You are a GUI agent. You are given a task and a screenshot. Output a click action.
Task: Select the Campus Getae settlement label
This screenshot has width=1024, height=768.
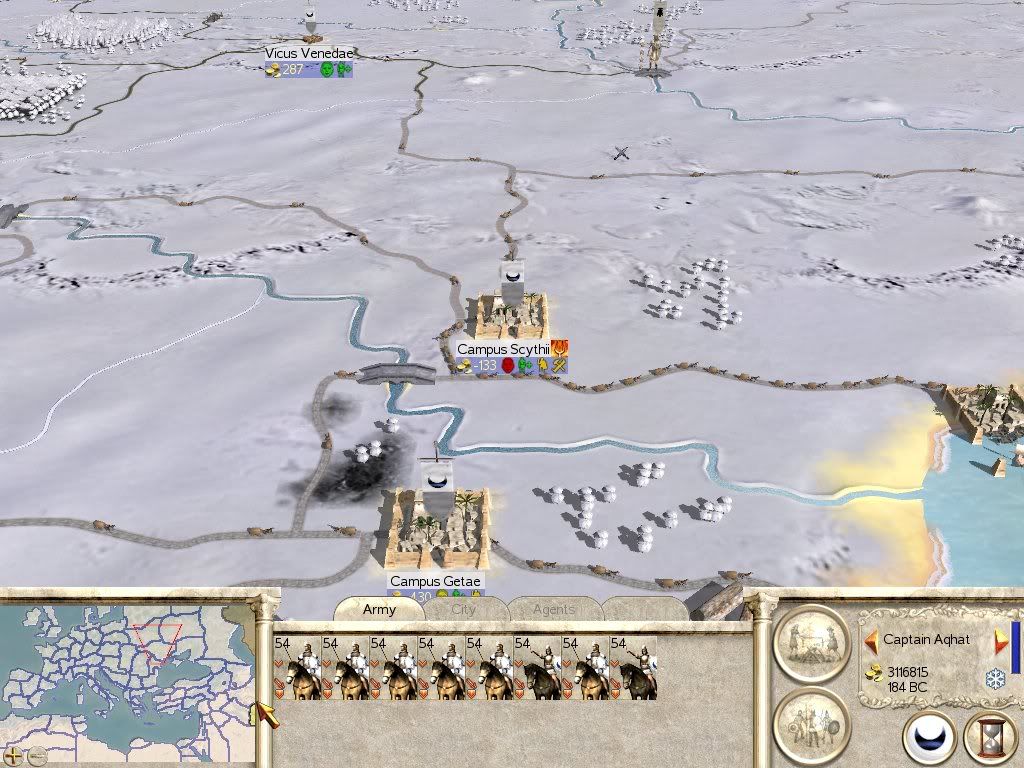(x=435, y=581)
